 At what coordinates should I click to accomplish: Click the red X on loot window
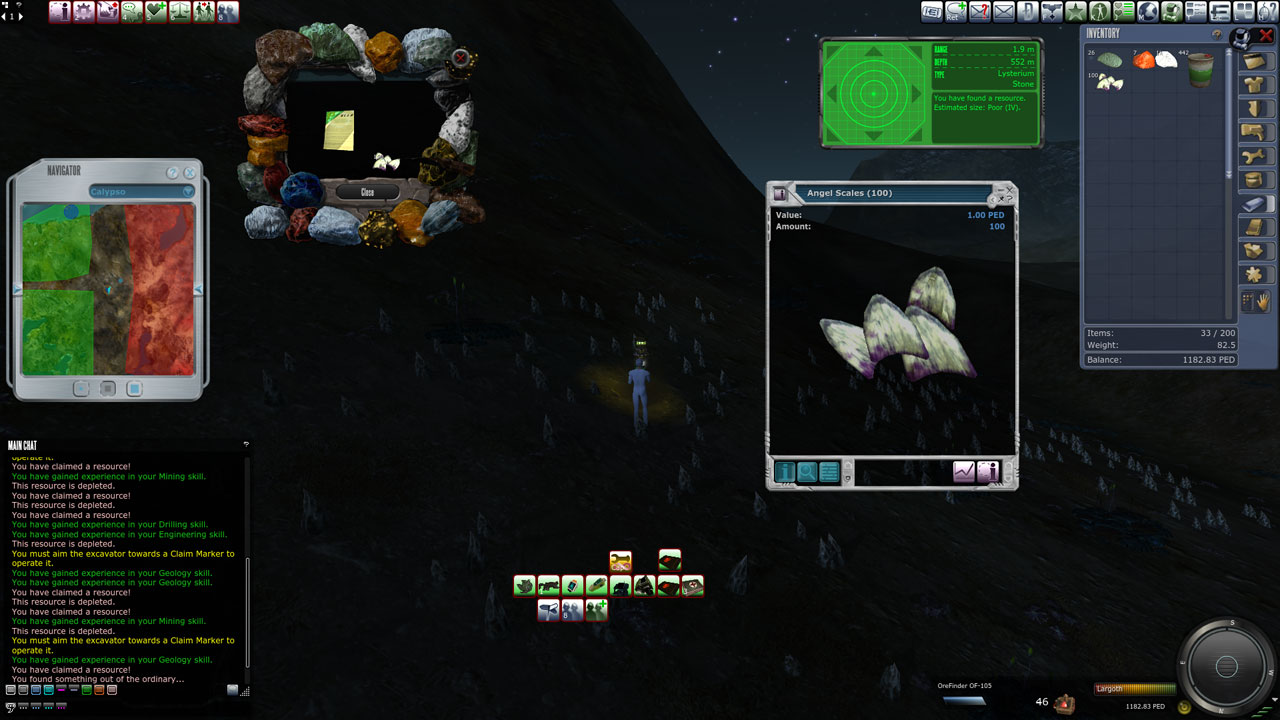(x=460, y=58)
